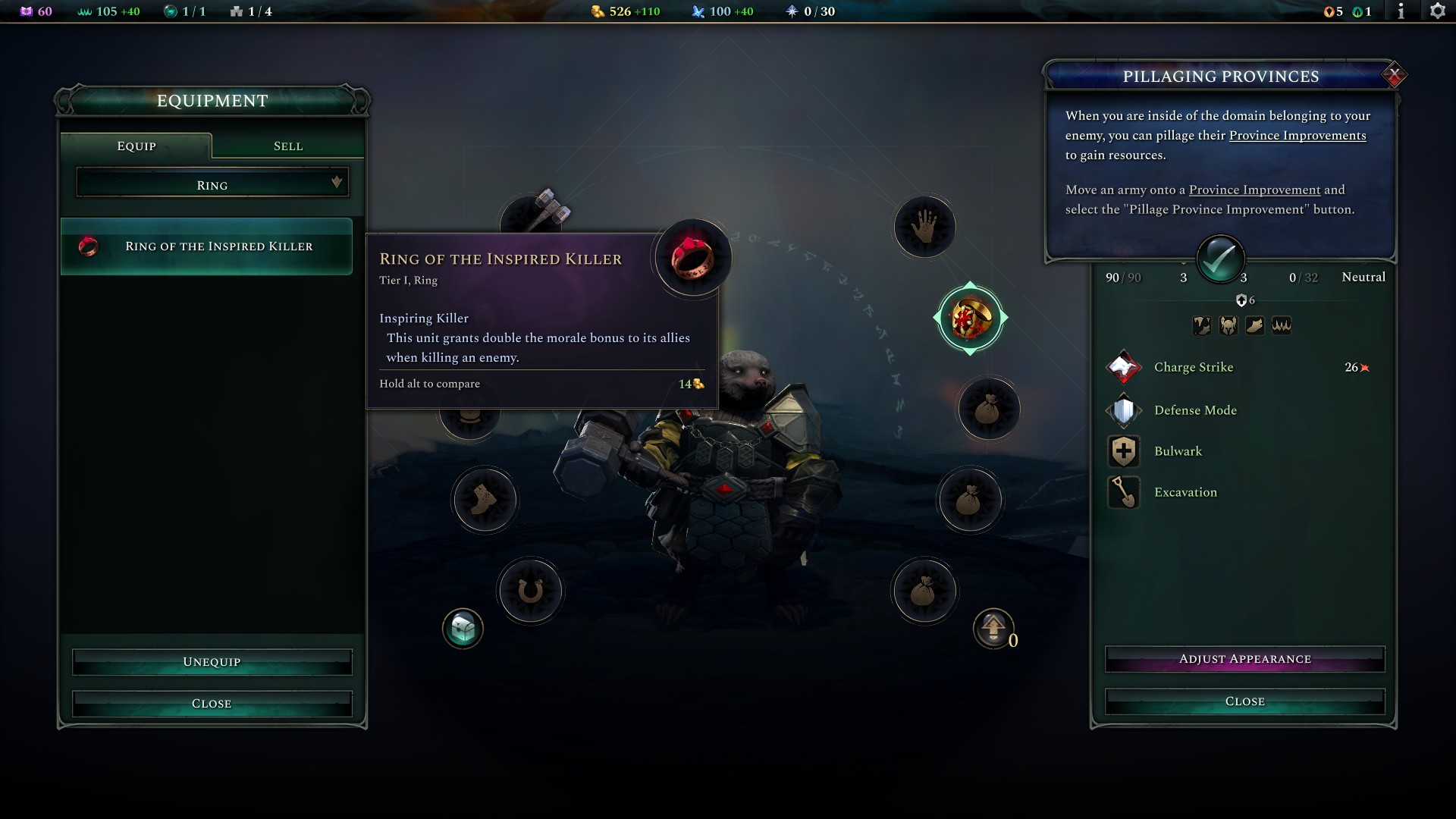Switch to the Sell tab
Screen dimensions: 1456x819
coord(287,146)
